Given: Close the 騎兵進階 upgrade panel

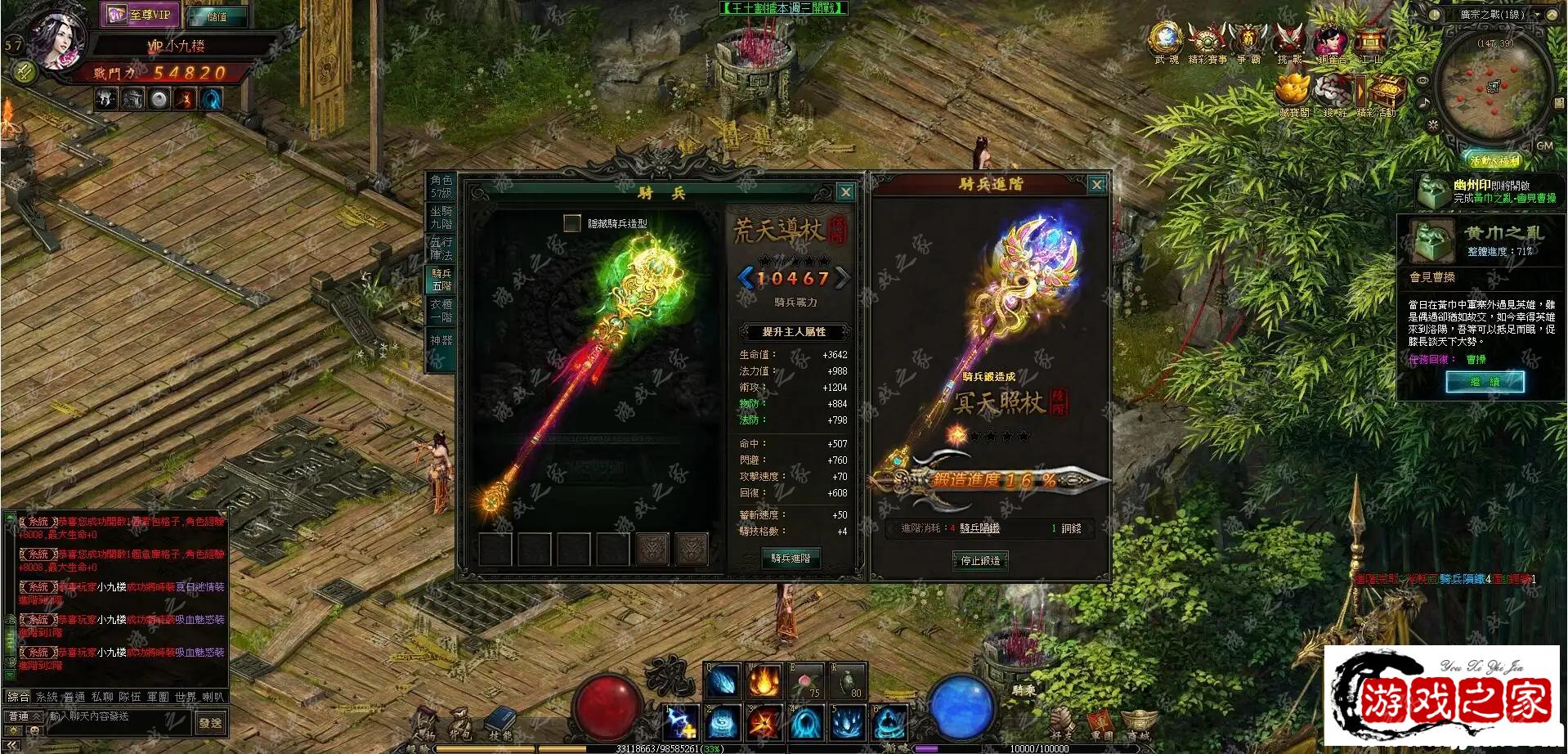Looking at the screenshot, I should pos(1096,185).
